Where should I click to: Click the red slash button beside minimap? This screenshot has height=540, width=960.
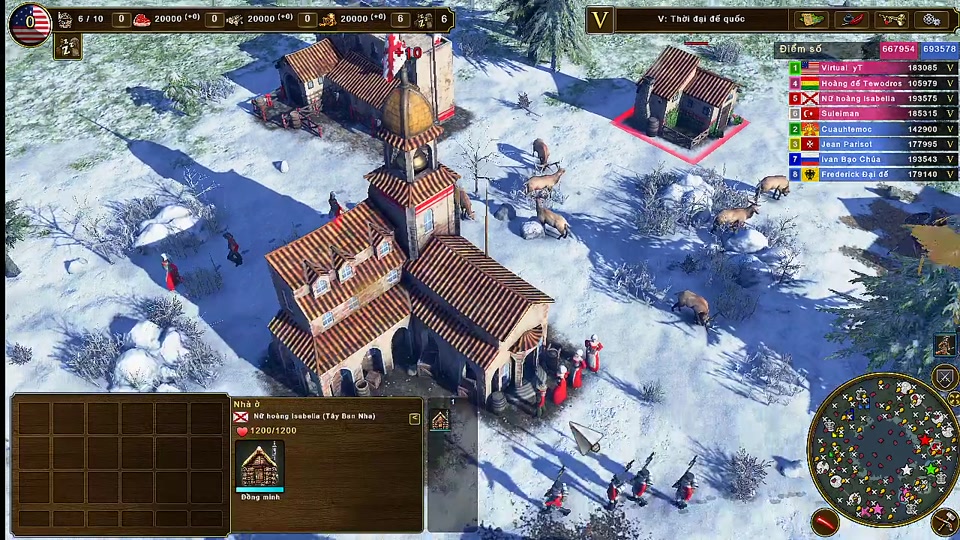[x=824, y=521]
